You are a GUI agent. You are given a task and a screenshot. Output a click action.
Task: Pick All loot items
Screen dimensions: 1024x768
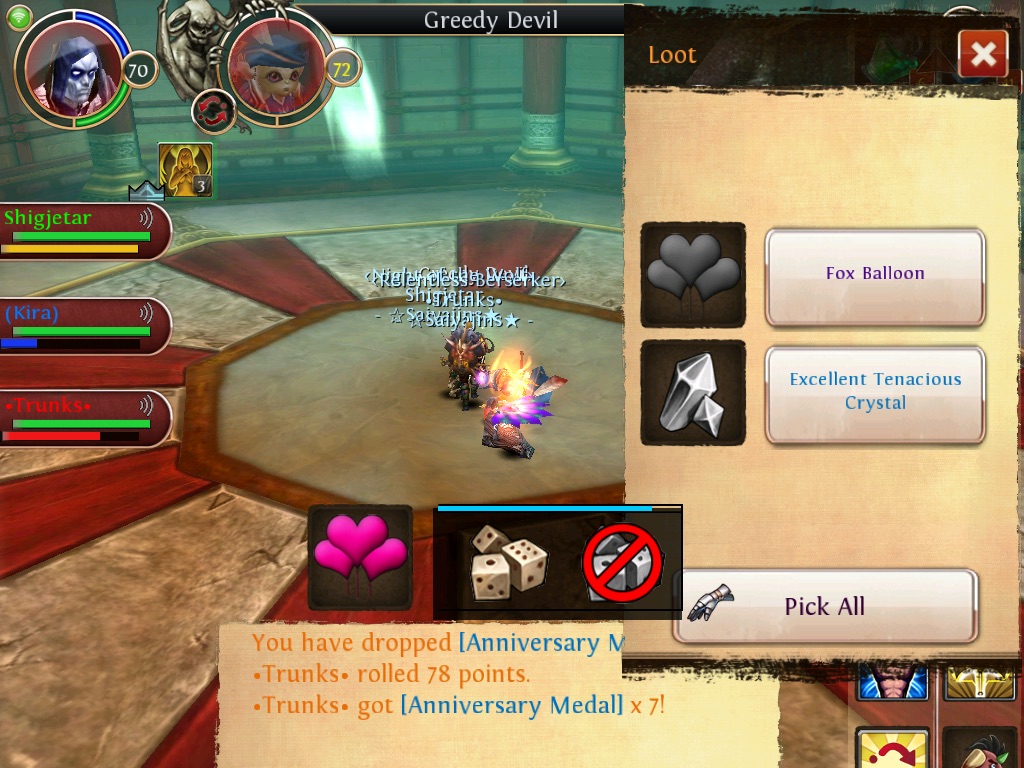(825, 606)
